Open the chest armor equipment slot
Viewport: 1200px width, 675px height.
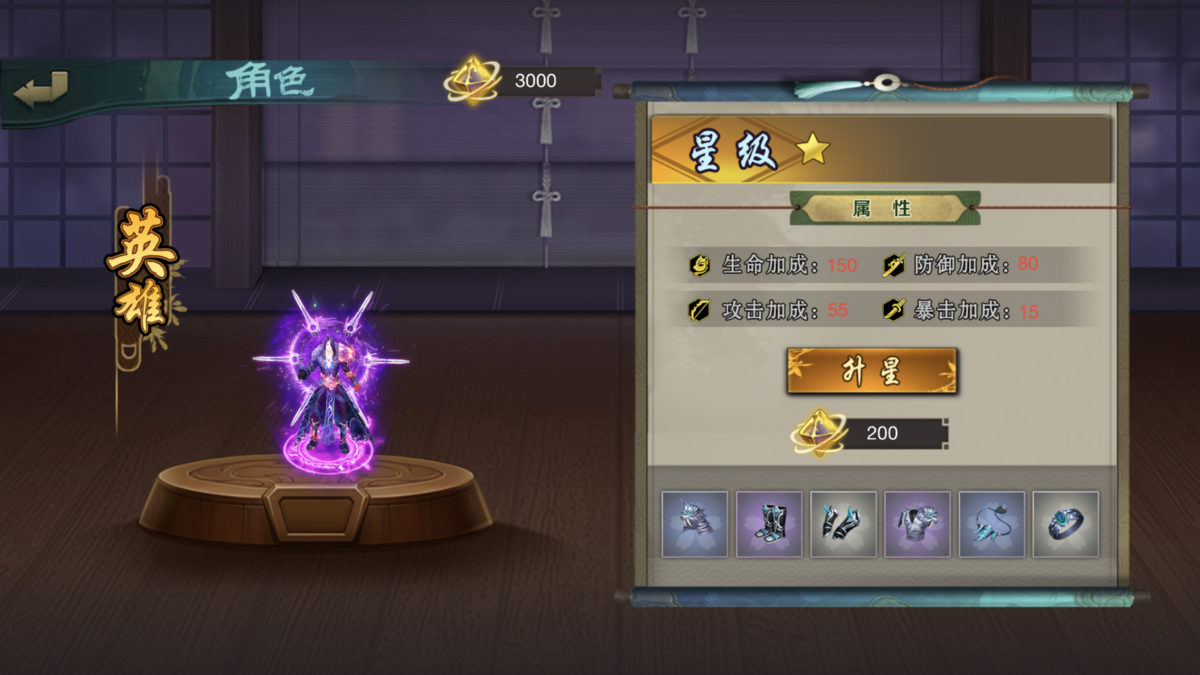click(917, 524)
